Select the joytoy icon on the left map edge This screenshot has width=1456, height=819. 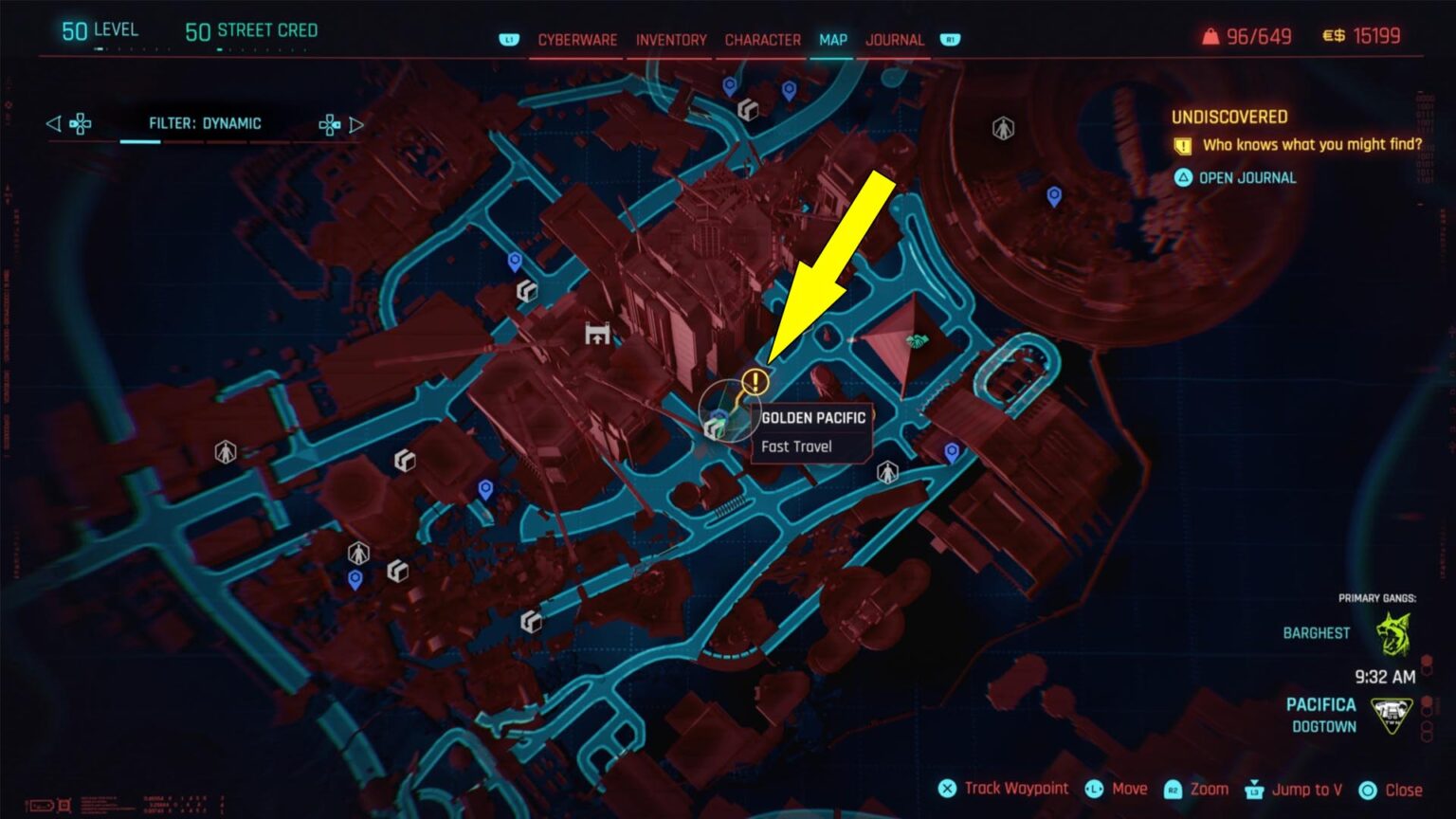225,453
